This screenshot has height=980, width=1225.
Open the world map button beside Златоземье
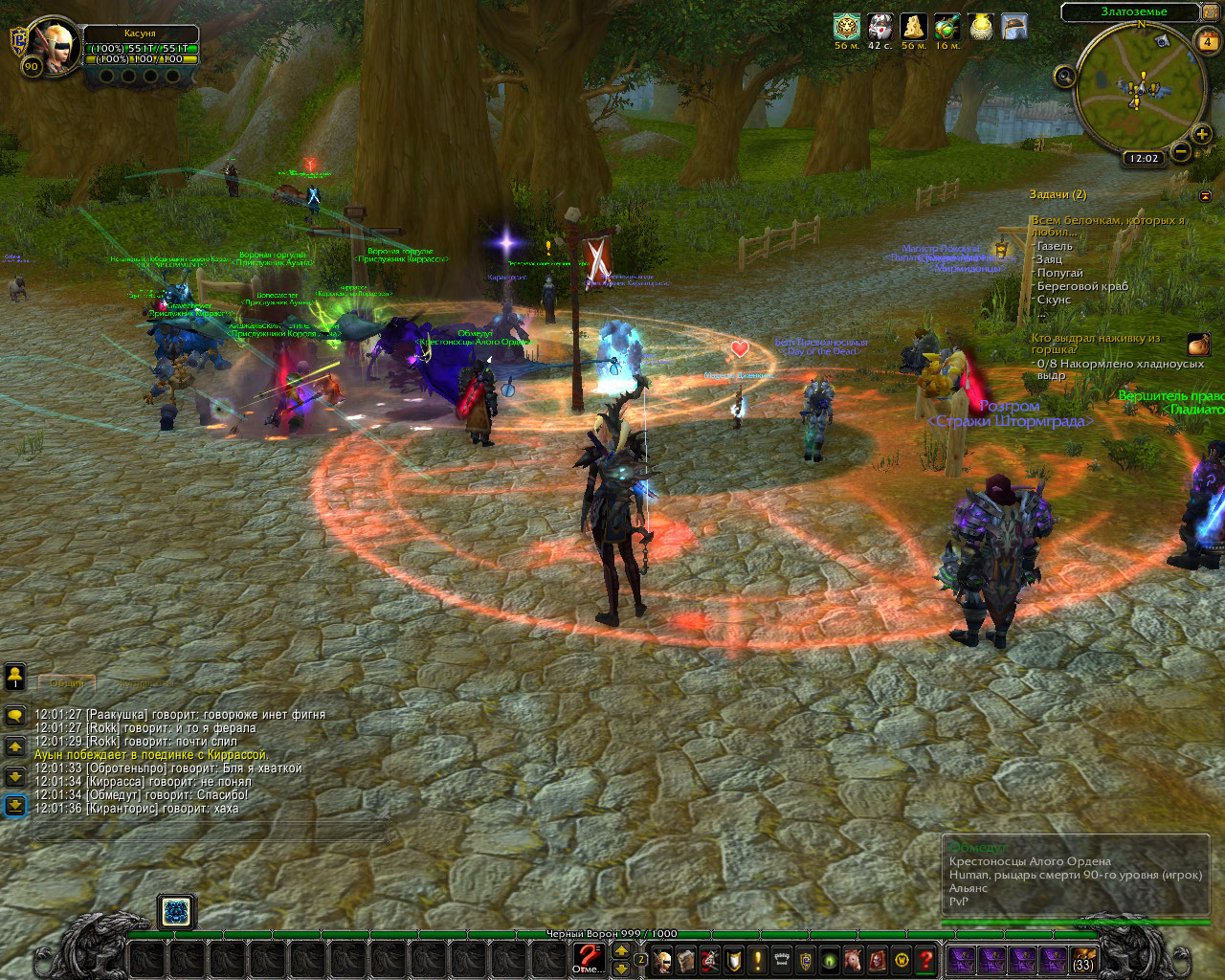pyautogui.click(x=1212, y=12)
